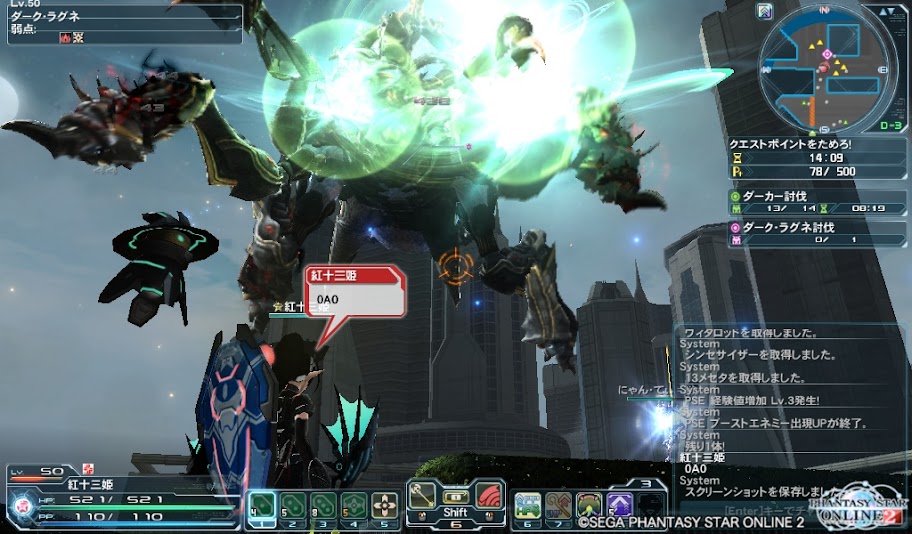Select the ダーカー討伐 objective tracker

818,203
